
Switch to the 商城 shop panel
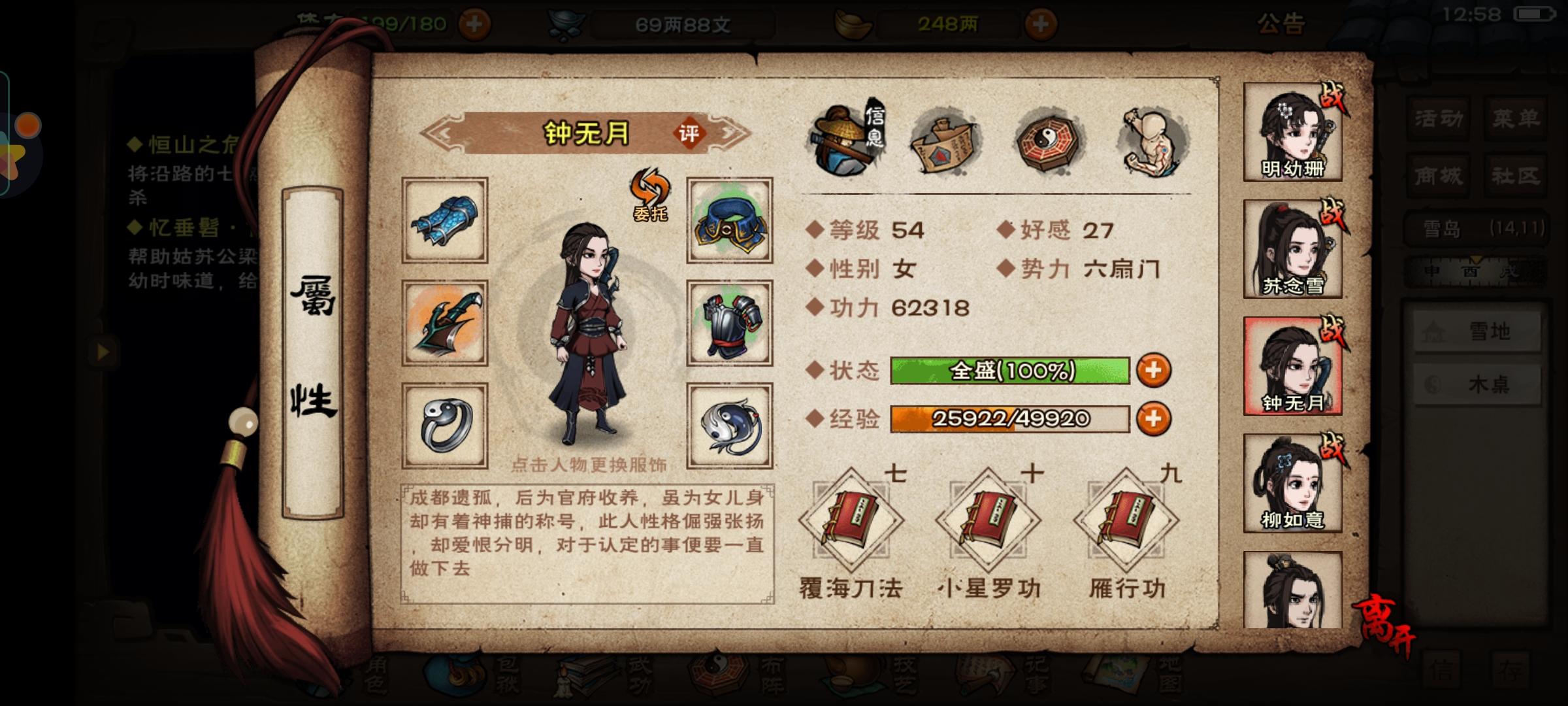pyautogui.click(x=1437, y=175)
